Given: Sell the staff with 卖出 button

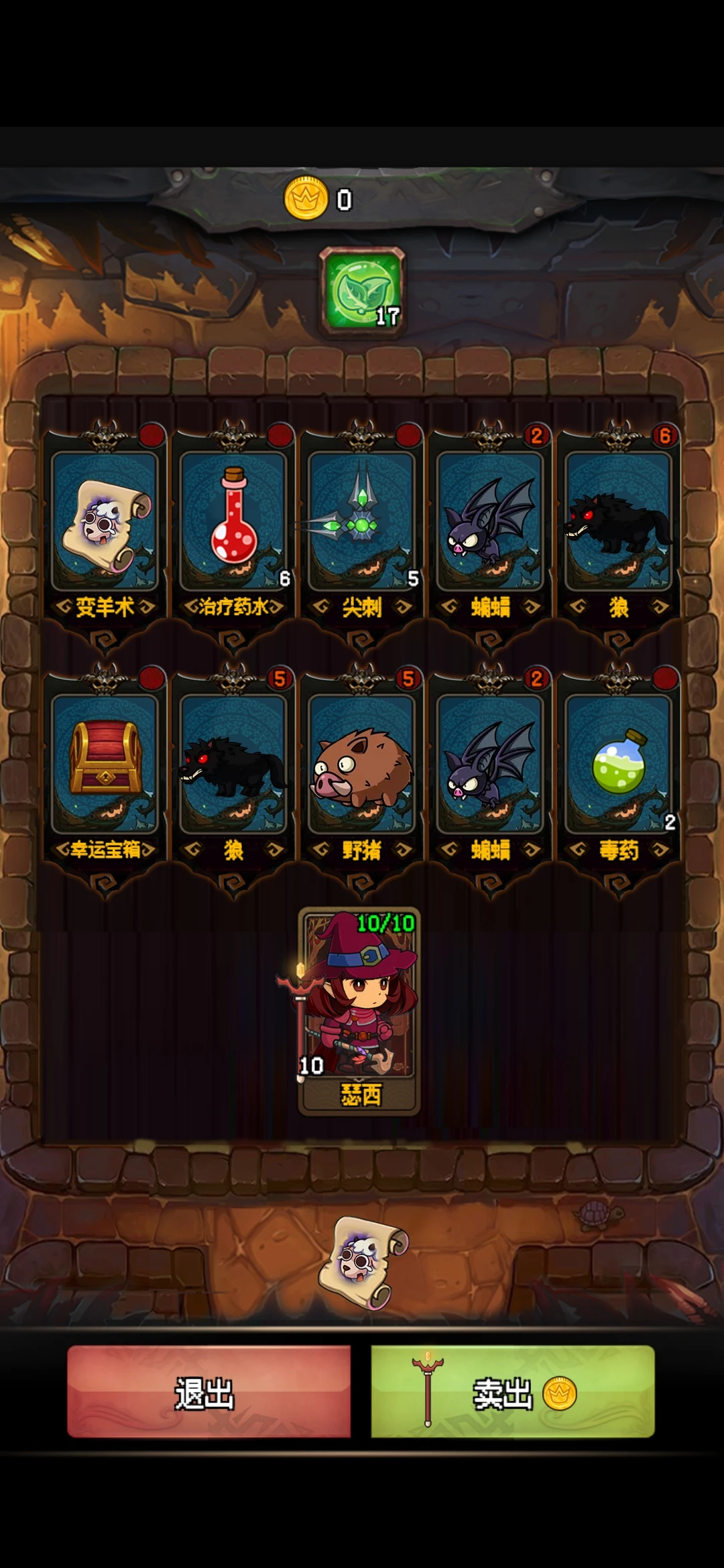Looking at the screenshot, I should [x=513, y=1391].
